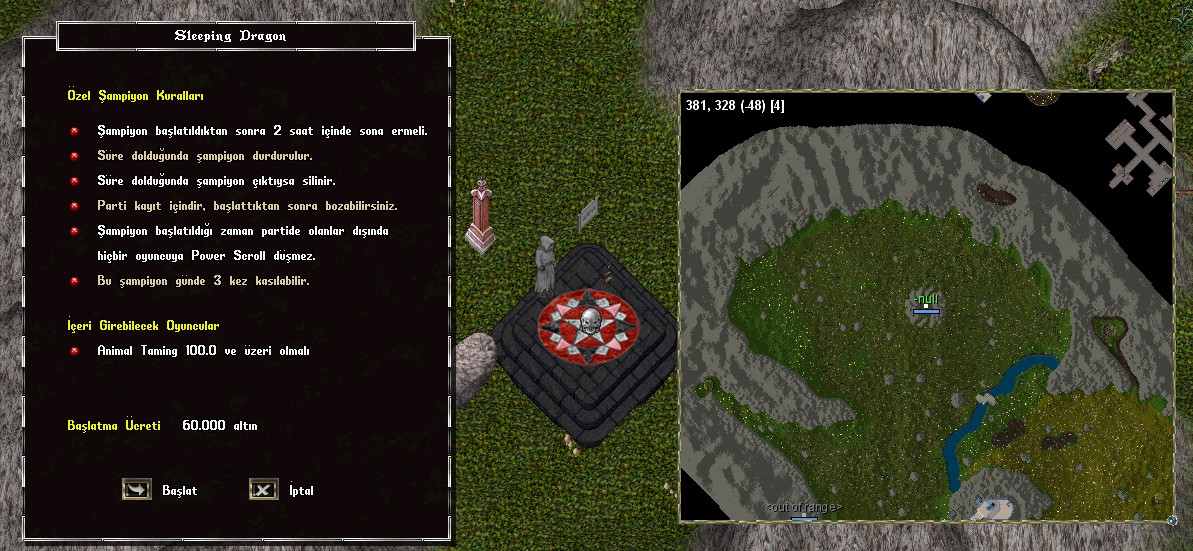Click the world map window
1193x551 pixels.
pyautogui.click(x=925, y=306)
